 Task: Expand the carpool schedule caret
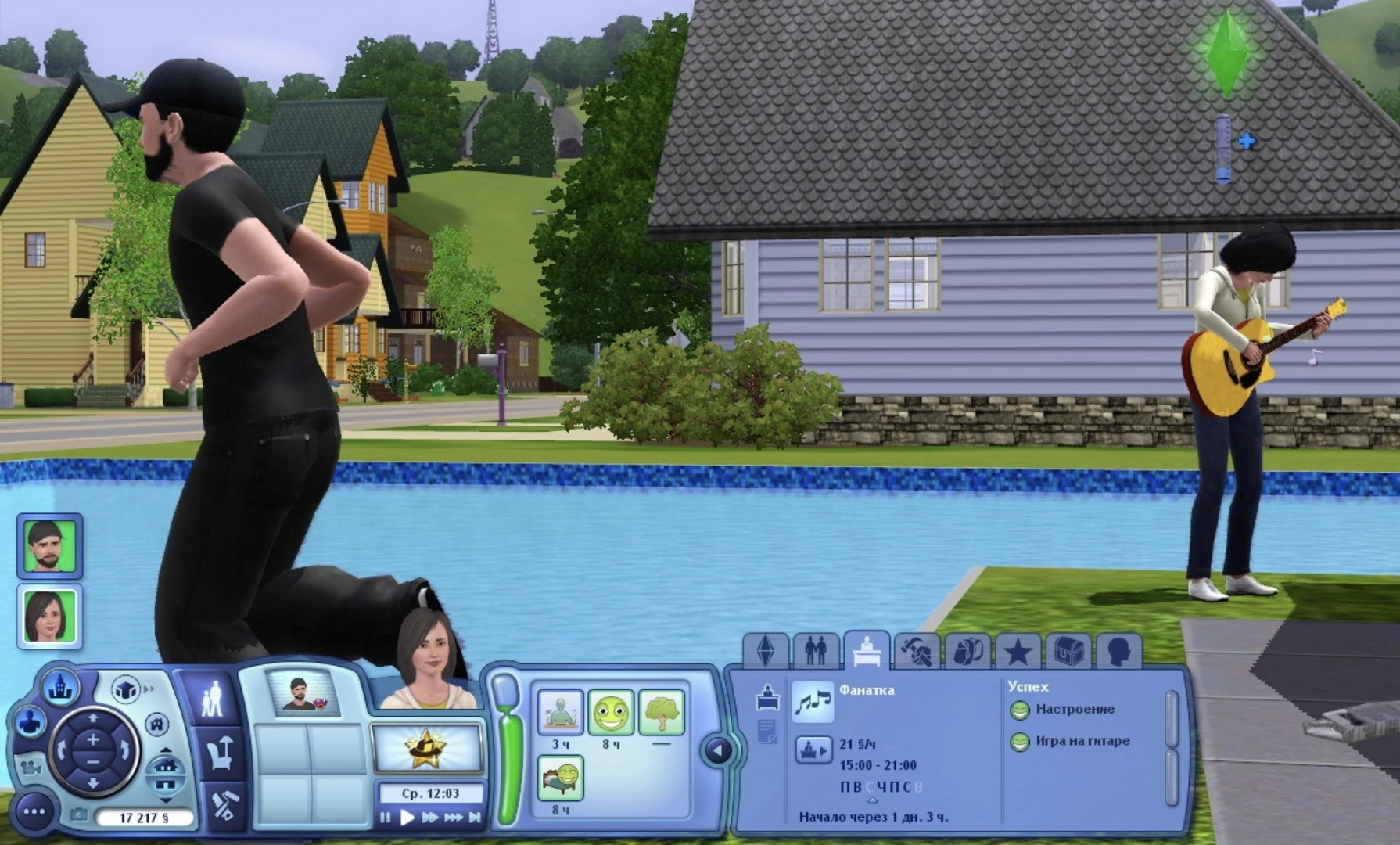click(872, 800)
